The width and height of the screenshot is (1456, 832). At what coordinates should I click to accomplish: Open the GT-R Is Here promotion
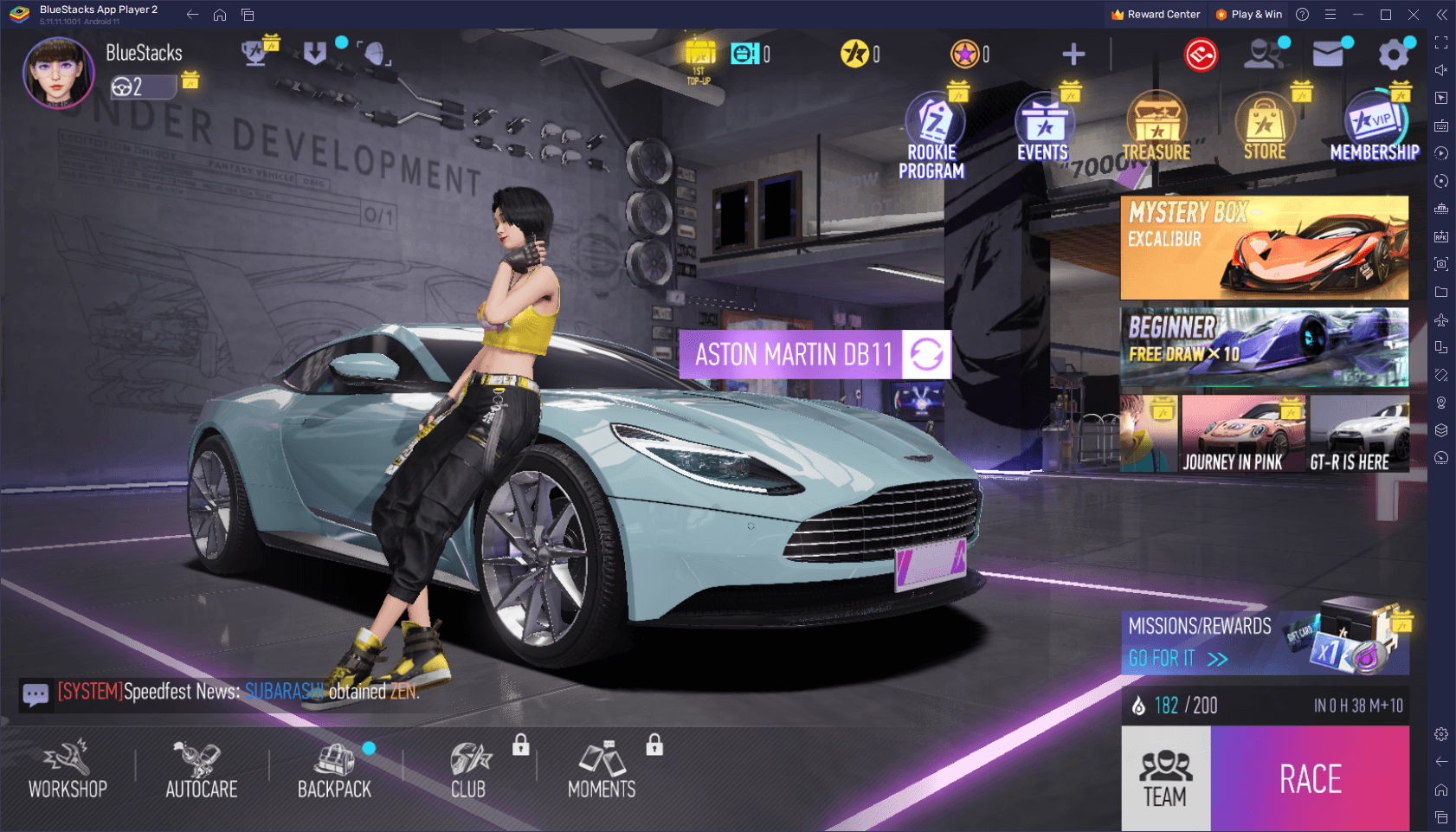coord(1359,434)
